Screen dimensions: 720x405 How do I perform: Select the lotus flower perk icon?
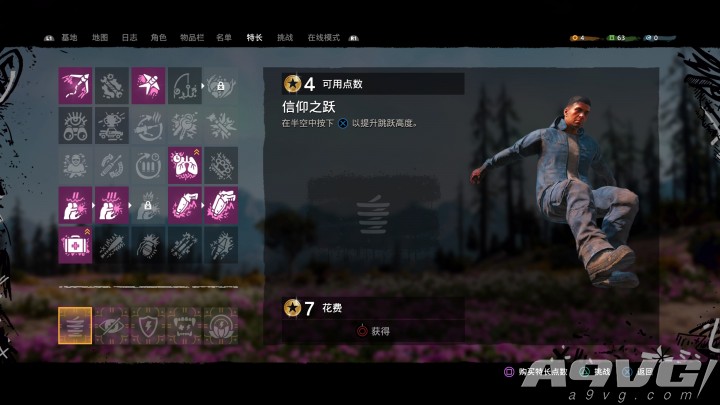click(x=221, y=325)
